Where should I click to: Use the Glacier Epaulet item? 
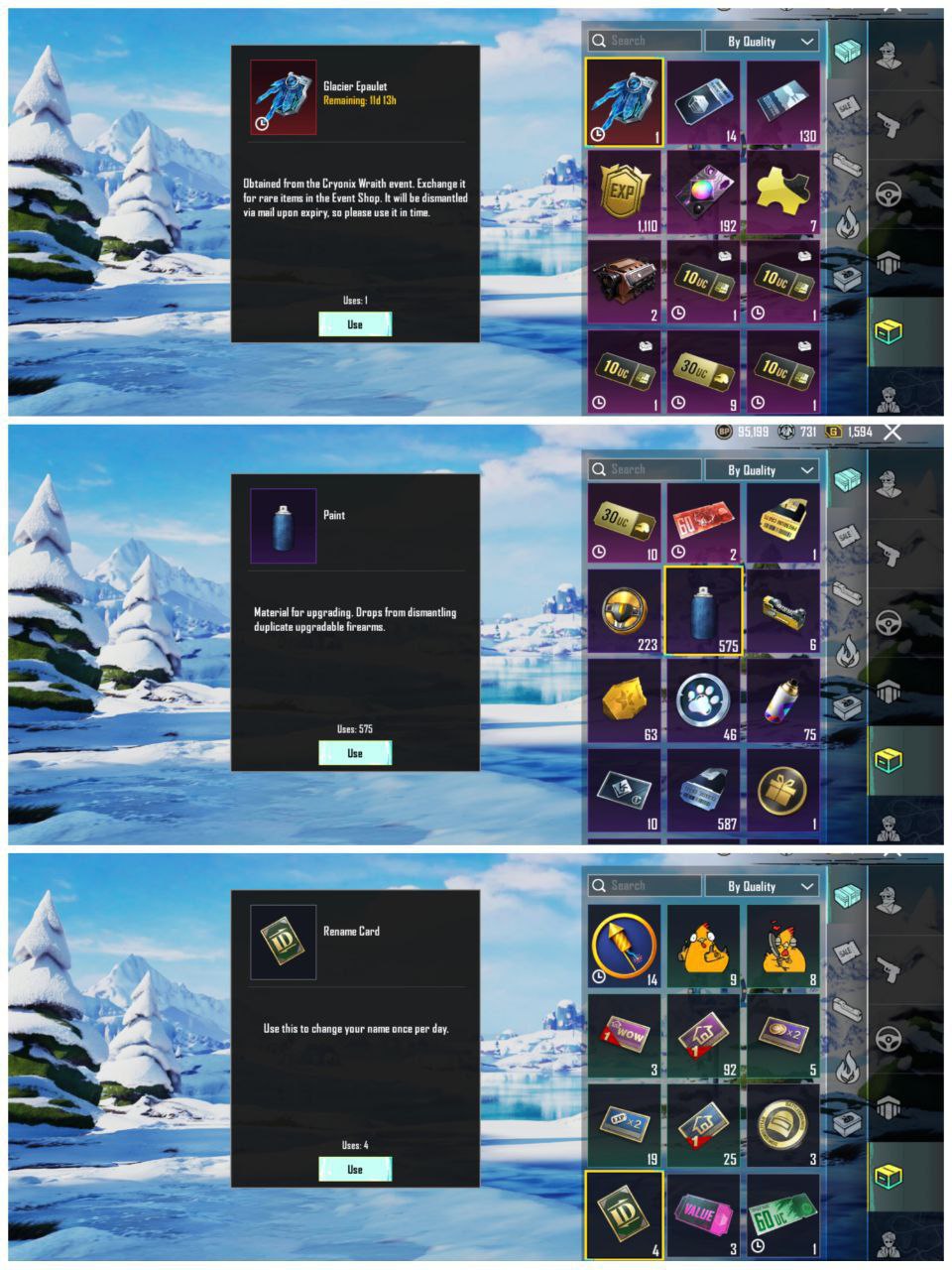pyautogui.click(x=355, y=324)
